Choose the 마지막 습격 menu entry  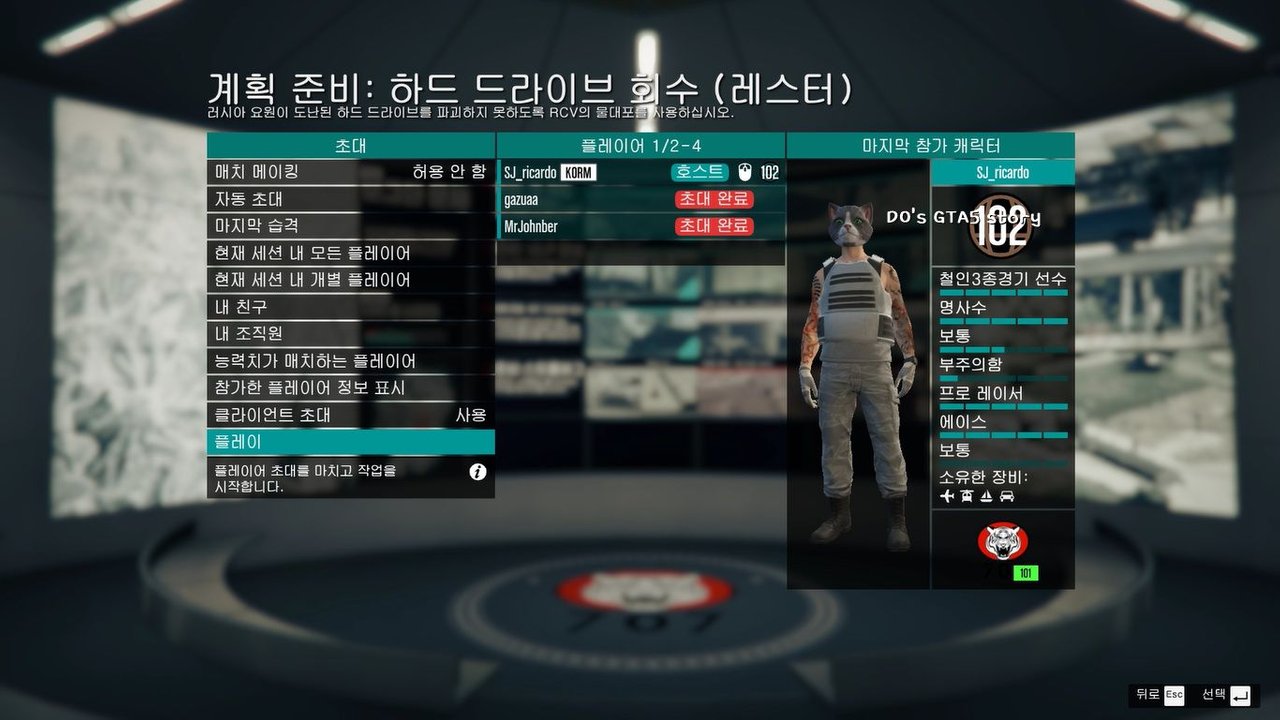(x=350, y=226)
